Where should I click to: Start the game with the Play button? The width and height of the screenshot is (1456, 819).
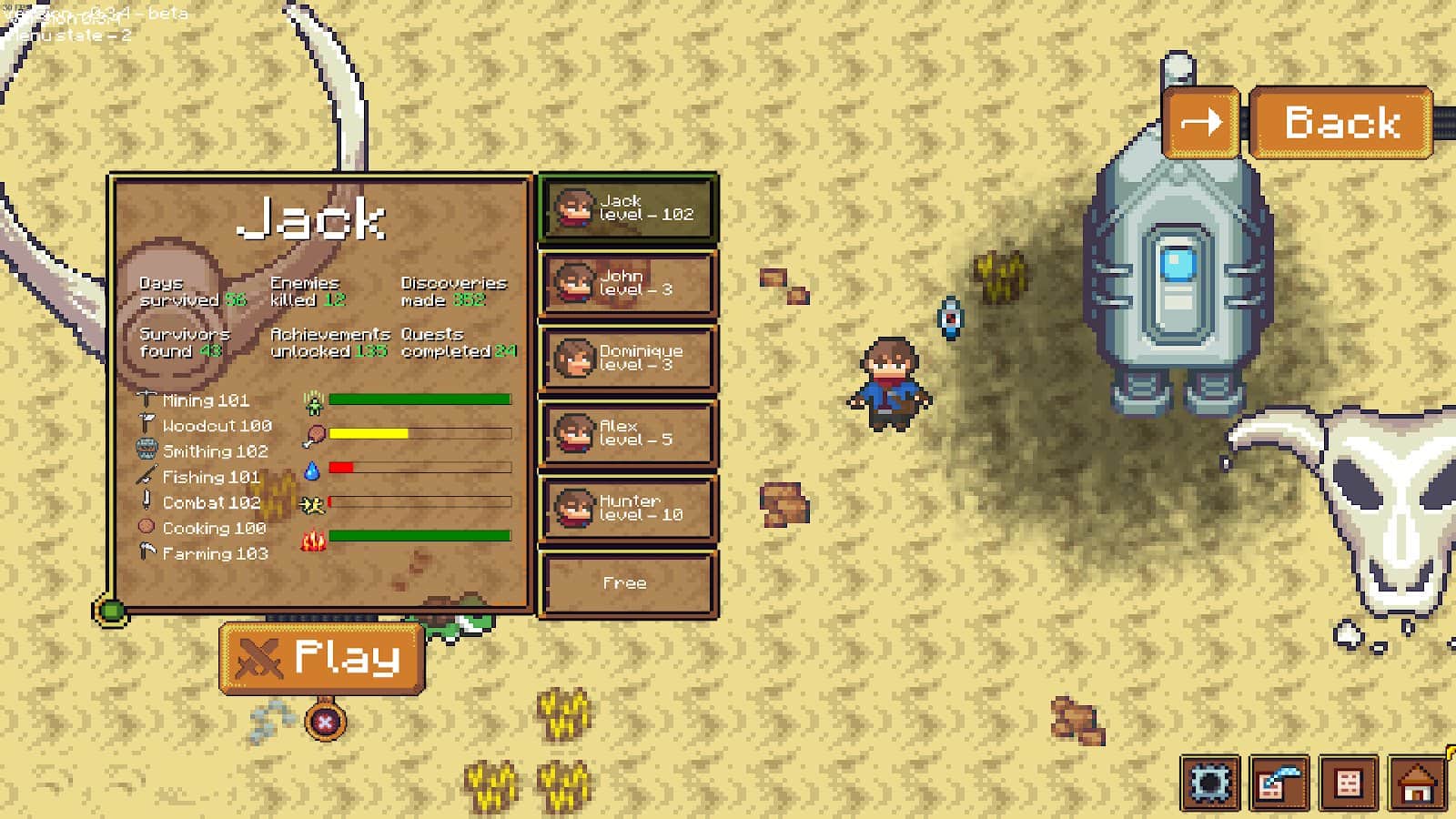pos(322,658)
